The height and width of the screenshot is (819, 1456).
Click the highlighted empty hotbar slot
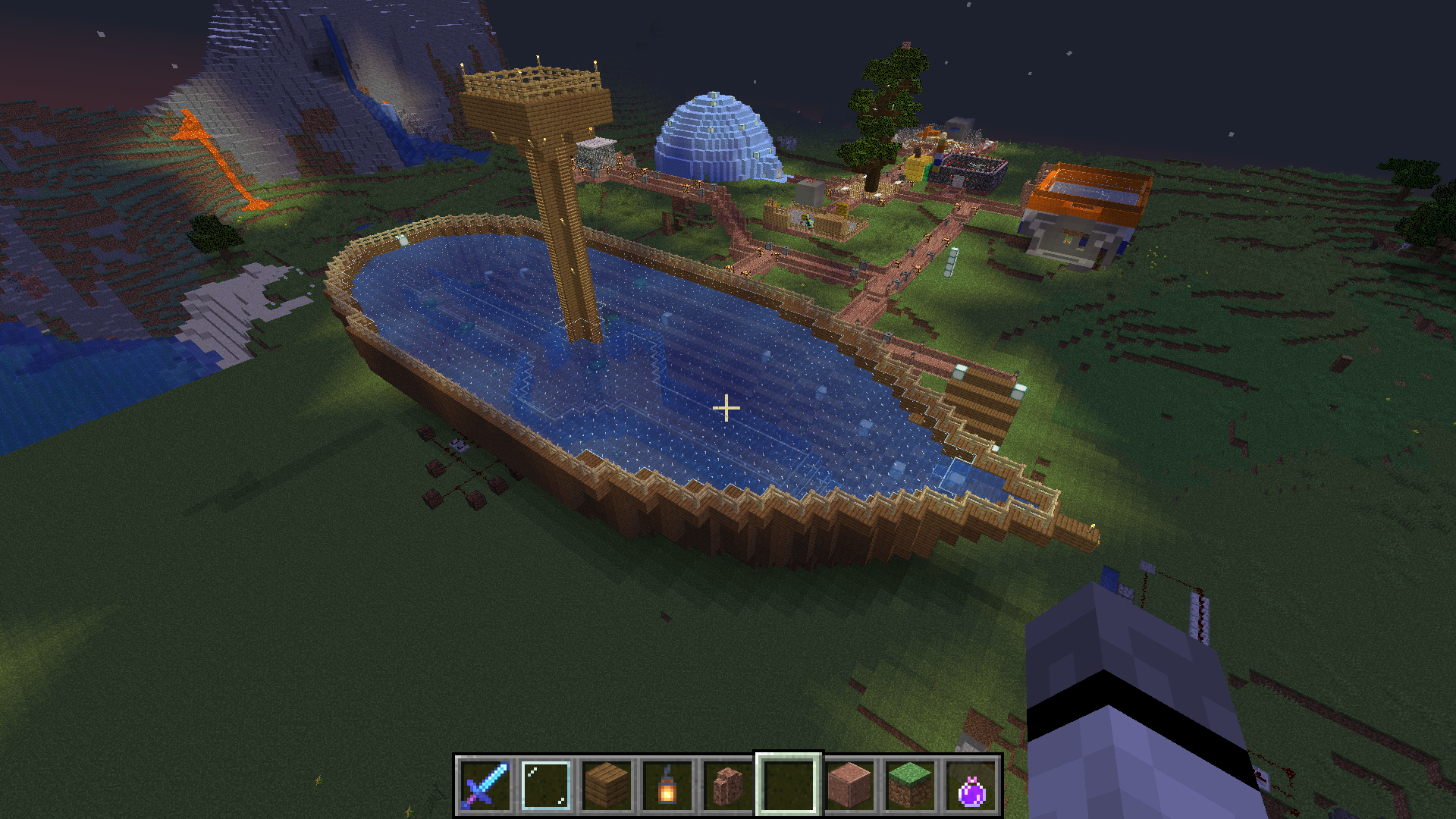(x=789, y=786)
